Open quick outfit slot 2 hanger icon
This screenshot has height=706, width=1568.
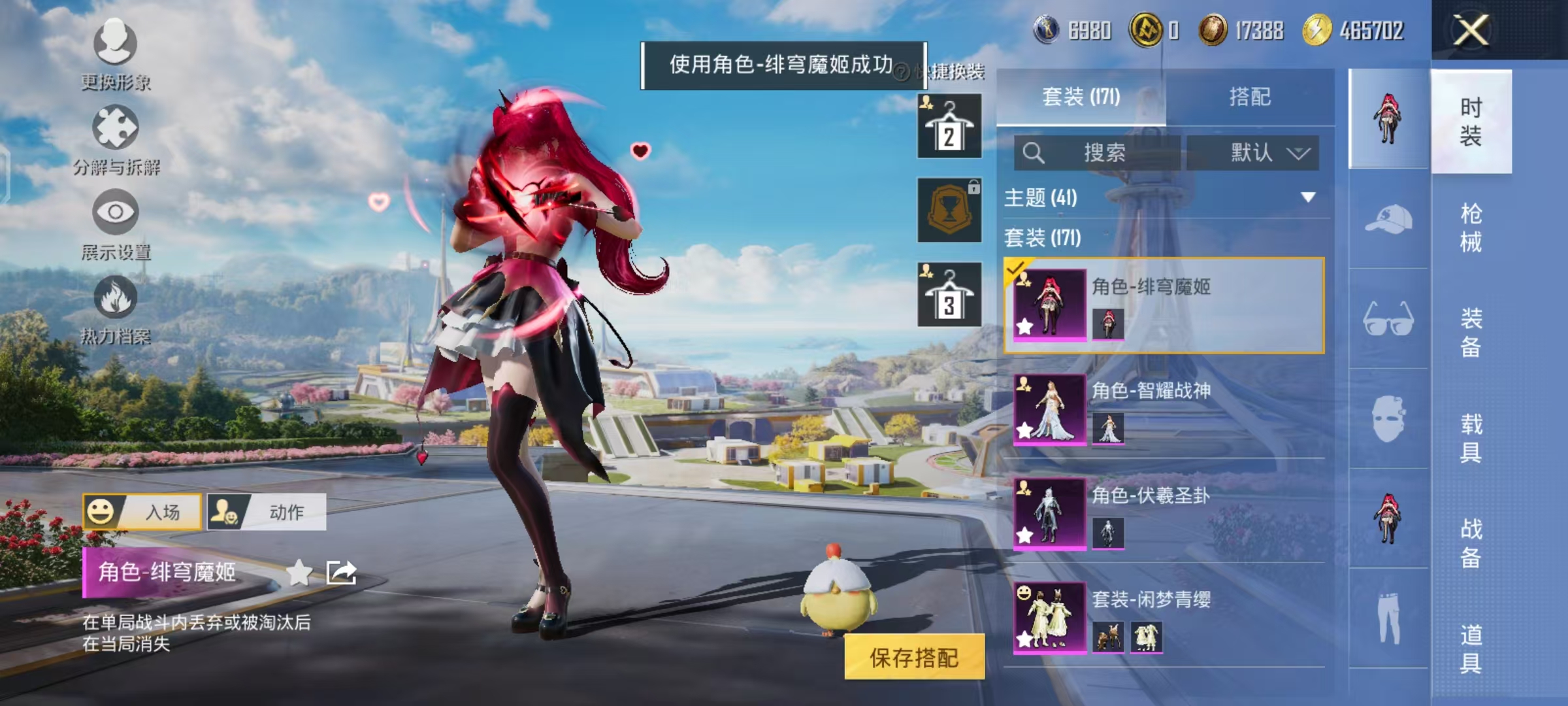(x=948, y=126)
